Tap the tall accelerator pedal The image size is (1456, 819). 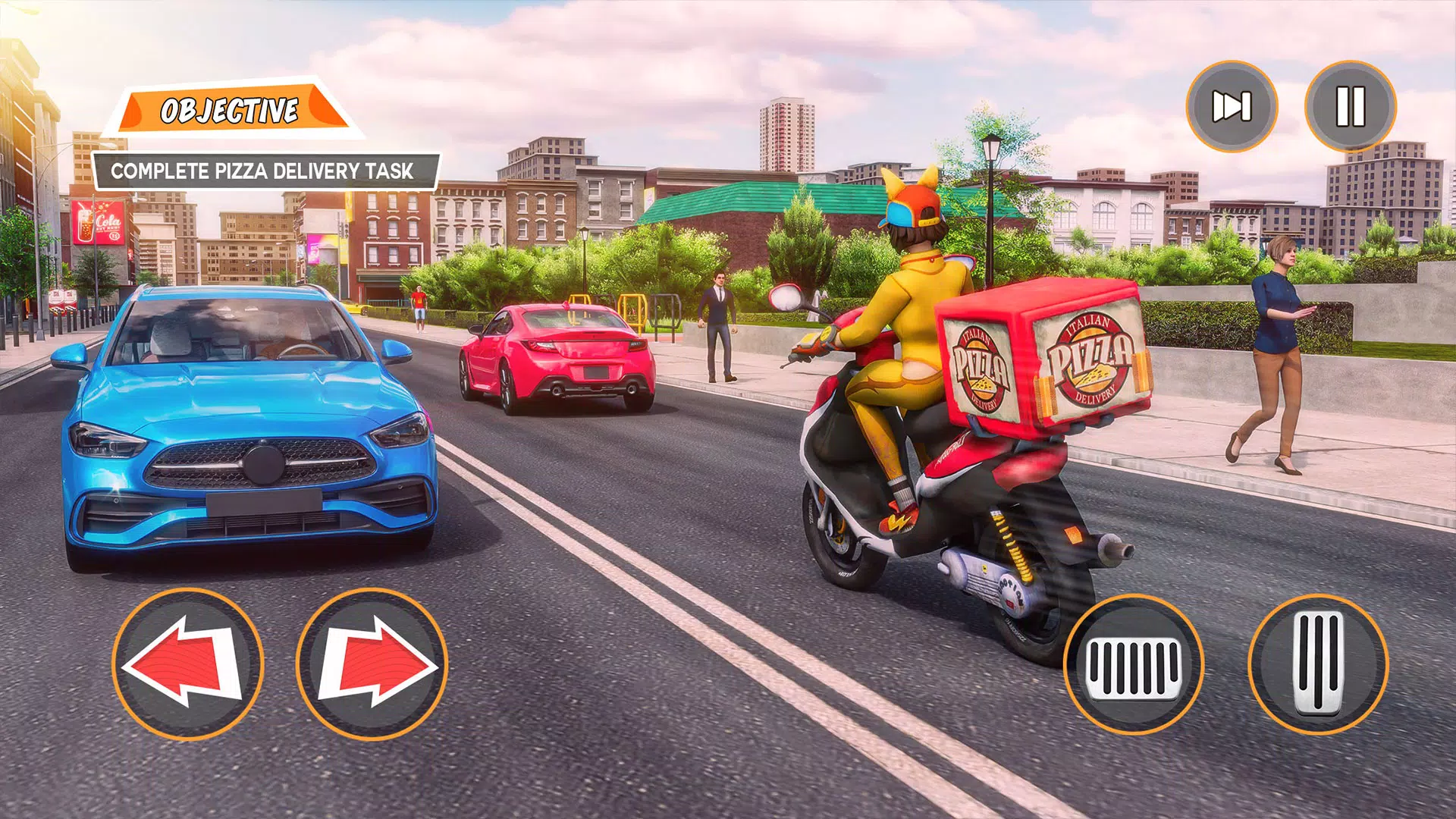1318,665
